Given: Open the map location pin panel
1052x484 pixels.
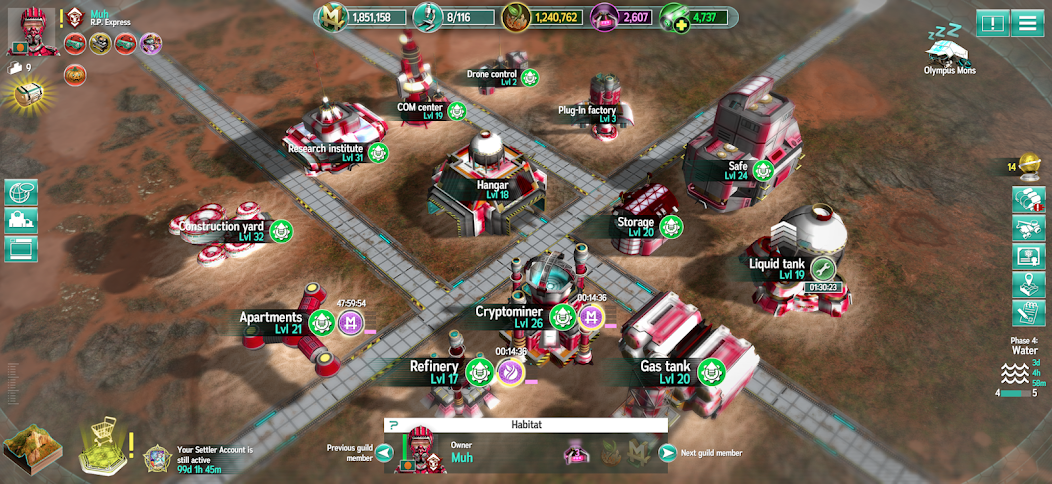Looking at the screenshot, I should coord(1028,284).
